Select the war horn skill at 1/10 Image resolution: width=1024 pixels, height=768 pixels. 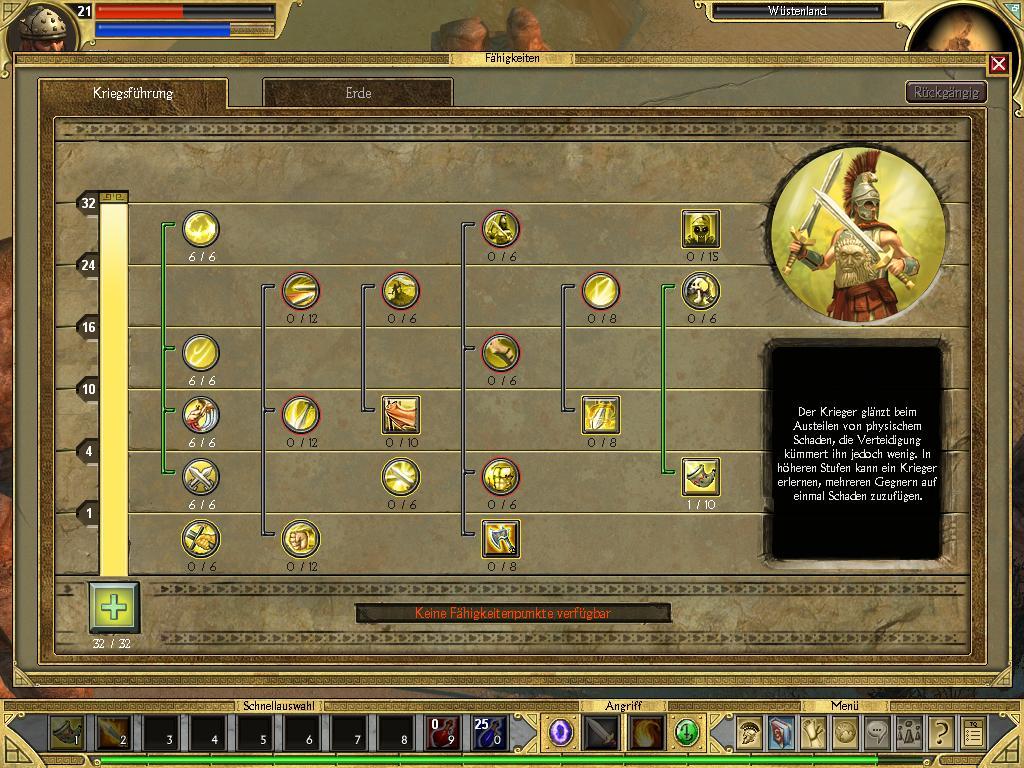click(x=701, y=477)
